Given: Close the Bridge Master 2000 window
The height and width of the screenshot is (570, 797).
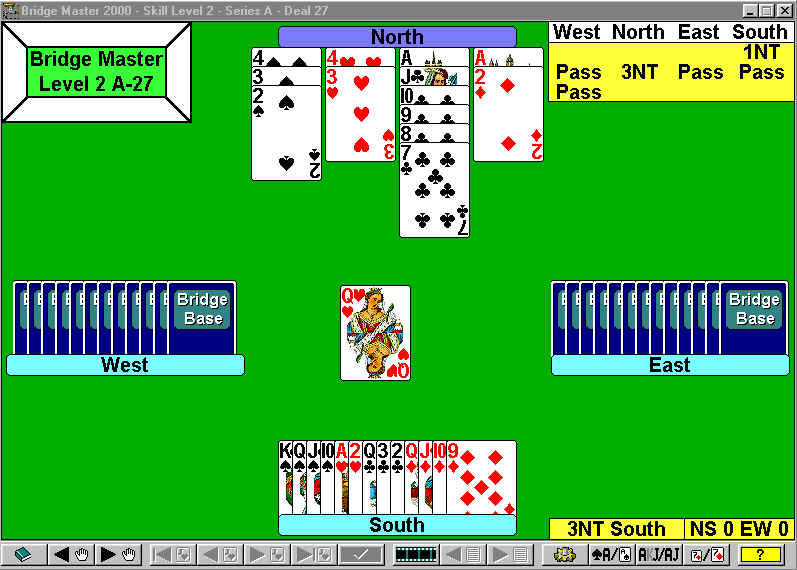Looking at the screenshot, I should [x=785, y=9].
